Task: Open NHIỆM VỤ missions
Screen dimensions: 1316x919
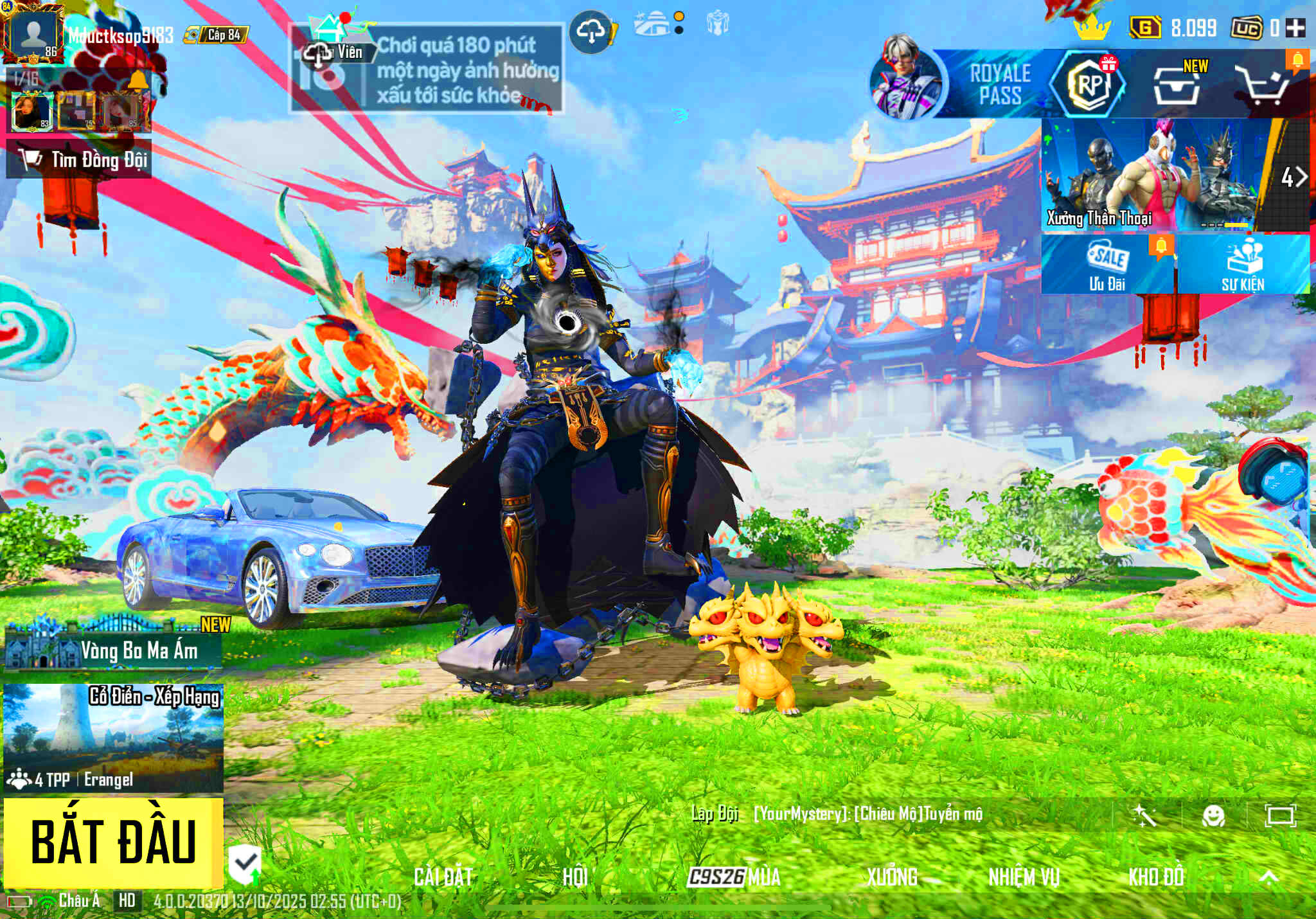Action: pyautogui.click(x=1024, y=877)
